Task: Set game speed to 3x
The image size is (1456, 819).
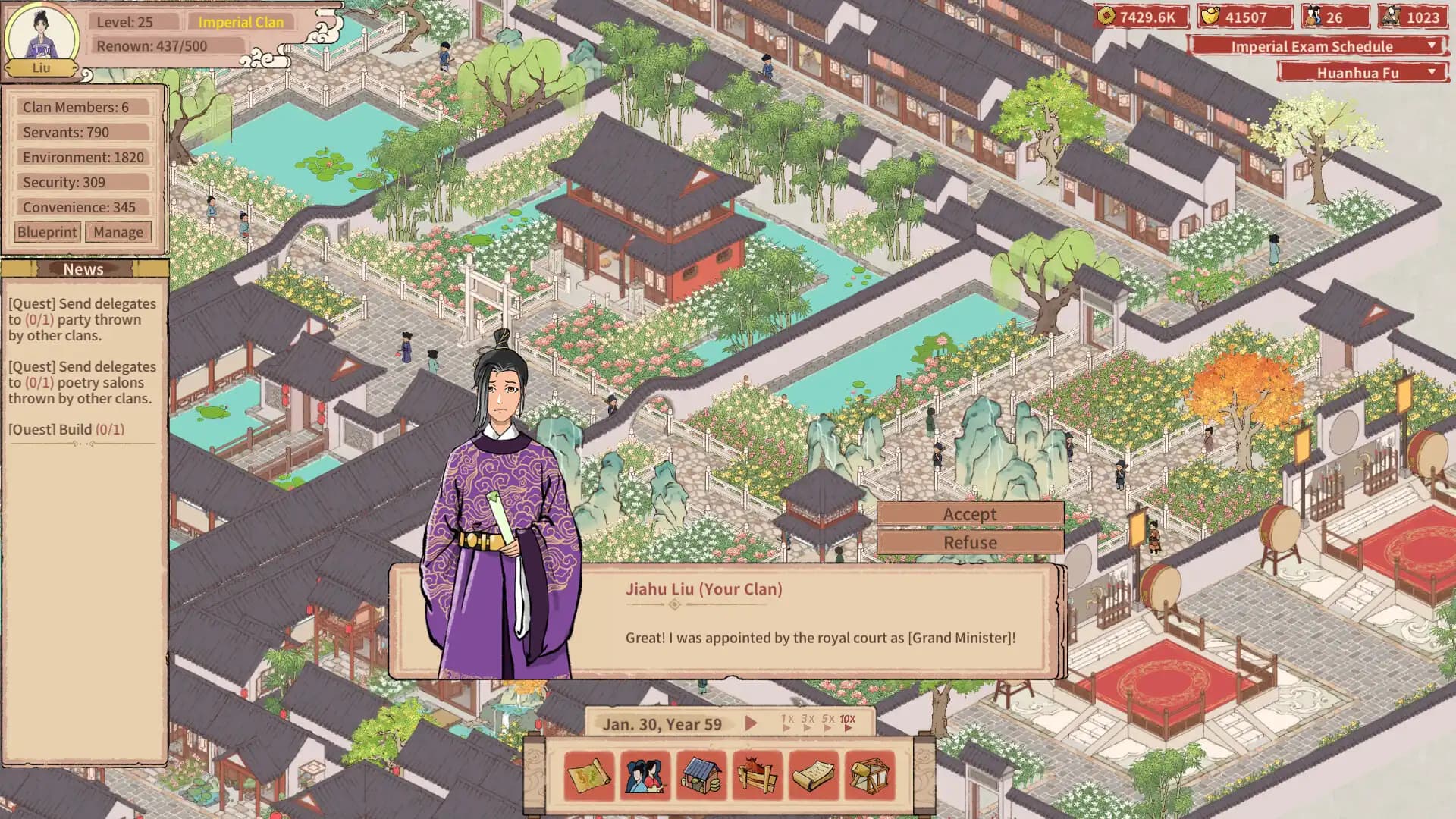Action: [x=808, y=722]
